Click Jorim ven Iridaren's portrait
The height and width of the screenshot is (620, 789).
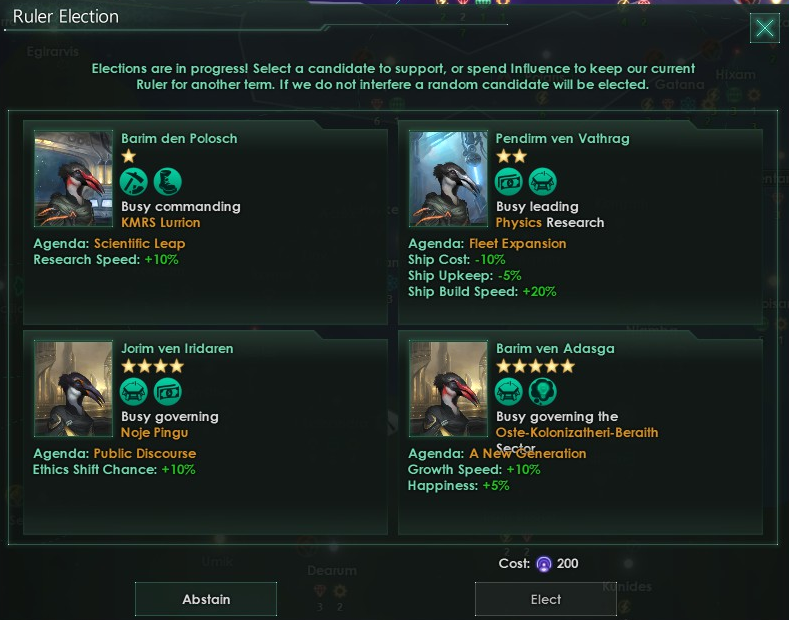click(74, 389)
